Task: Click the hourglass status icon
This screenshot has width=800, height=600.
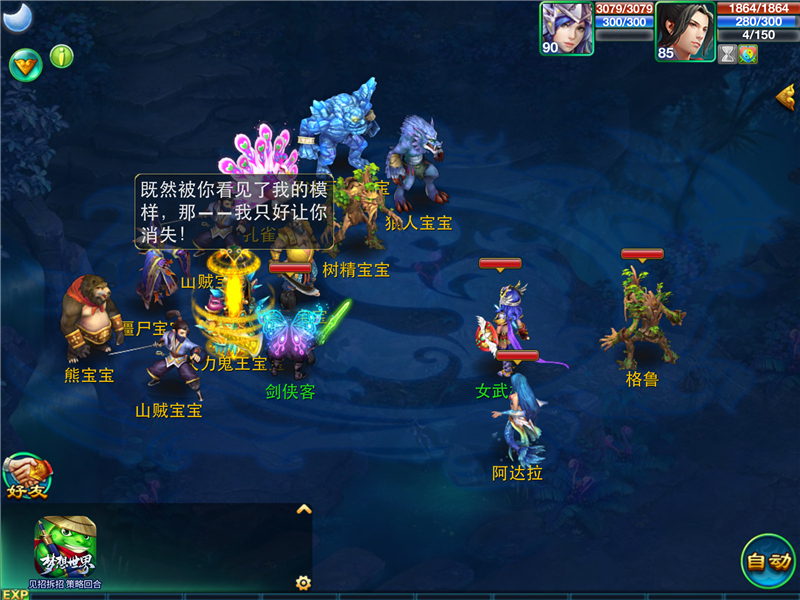Action: tap(727, 54)
